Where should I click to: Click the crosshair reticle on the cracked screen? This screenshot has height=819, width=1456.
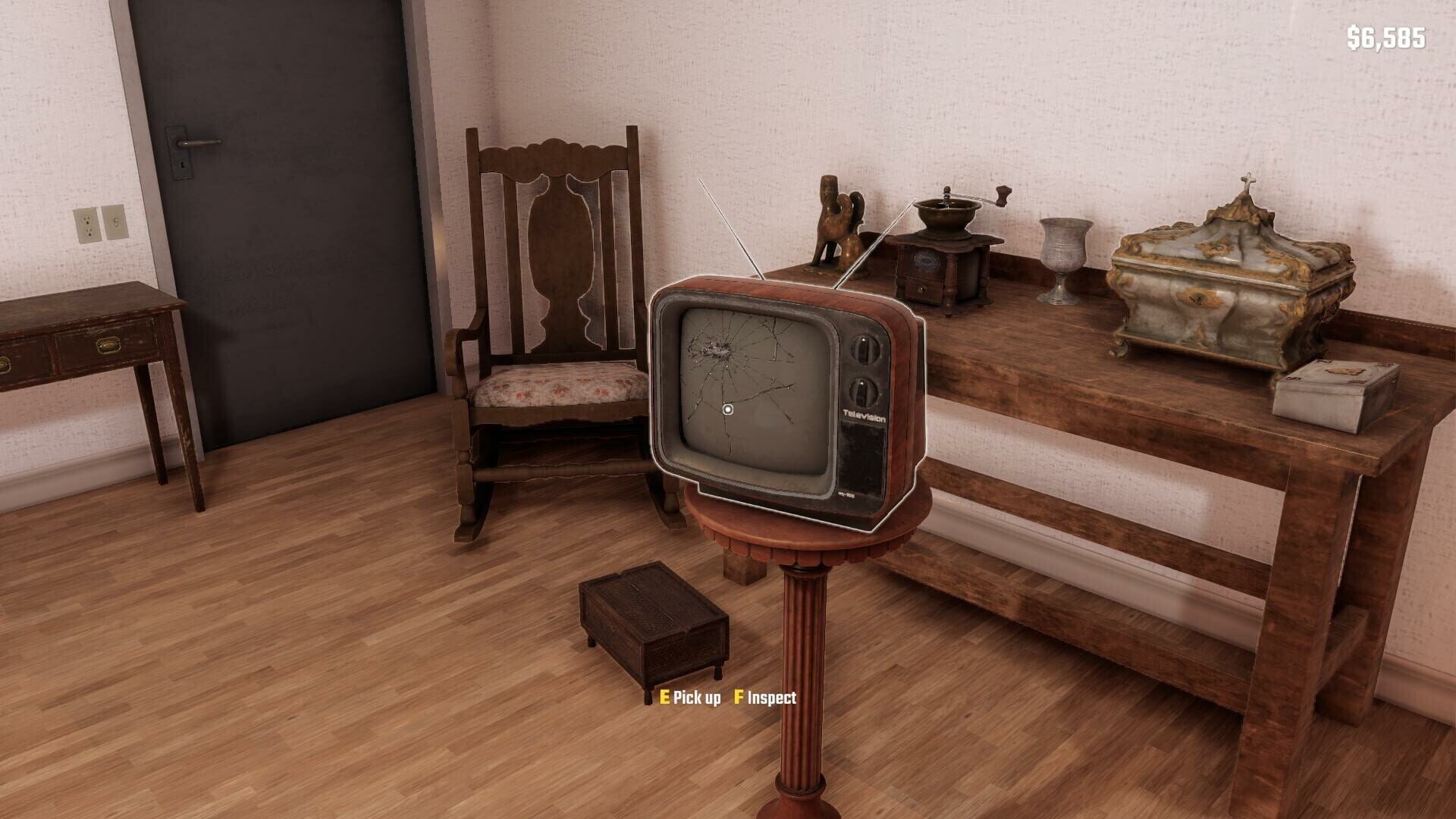[x=729, y=409]
